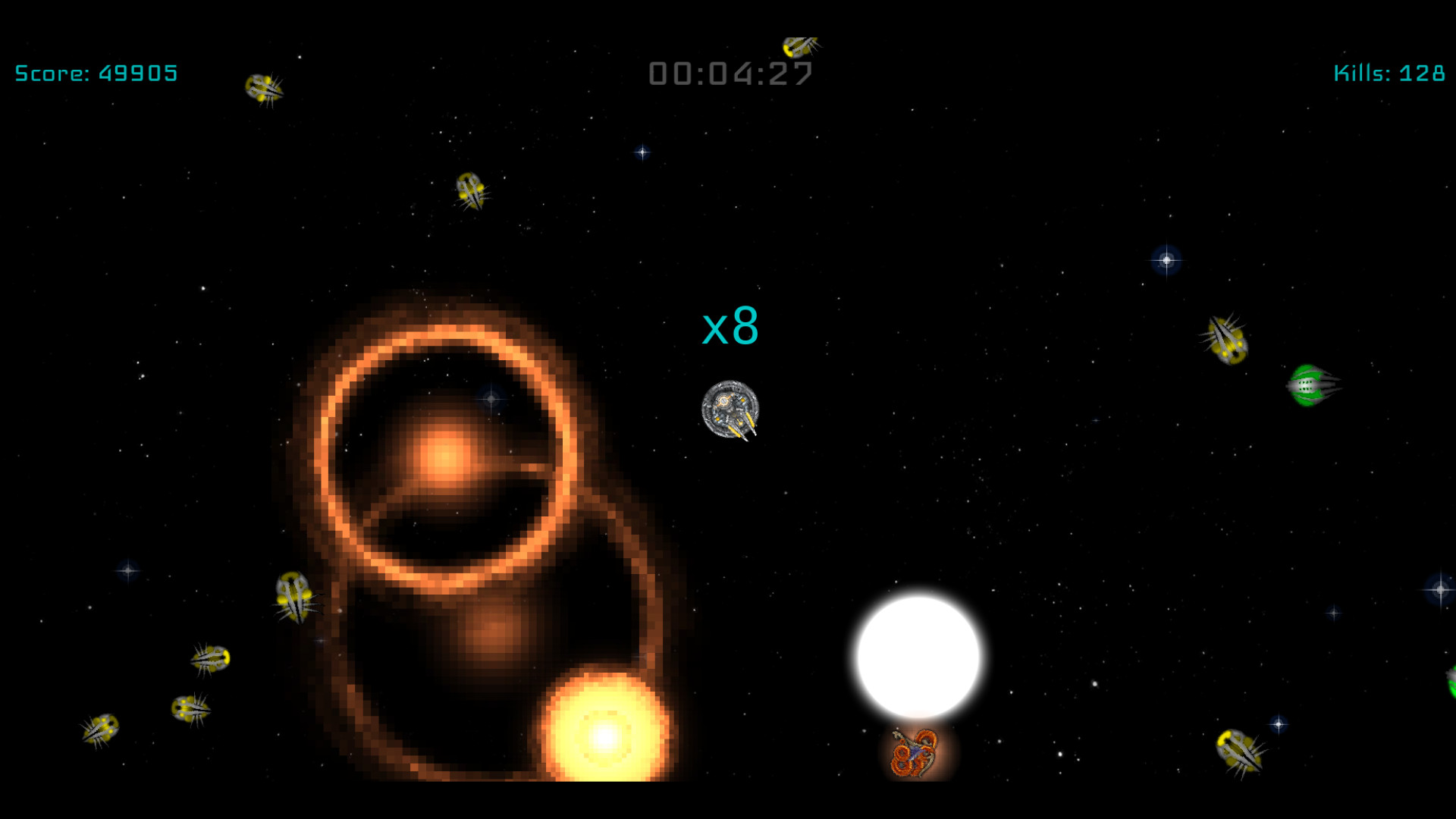Select the glowing orange star inside the ring
The height and width of the screenshot is (819, 1456).
[444, 455]
